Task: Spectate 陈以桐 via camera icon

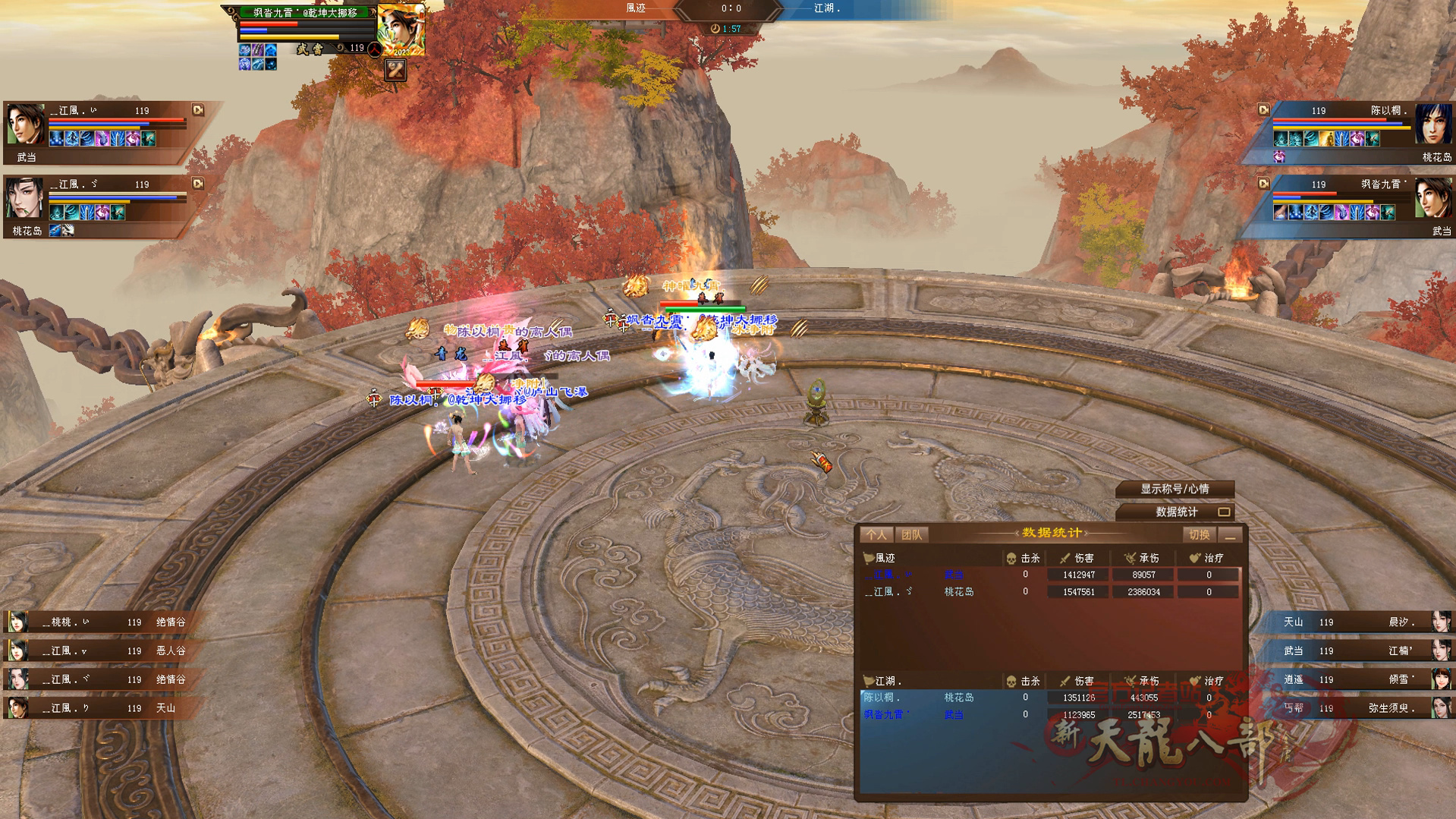Action: click(x=1263, y=110)
